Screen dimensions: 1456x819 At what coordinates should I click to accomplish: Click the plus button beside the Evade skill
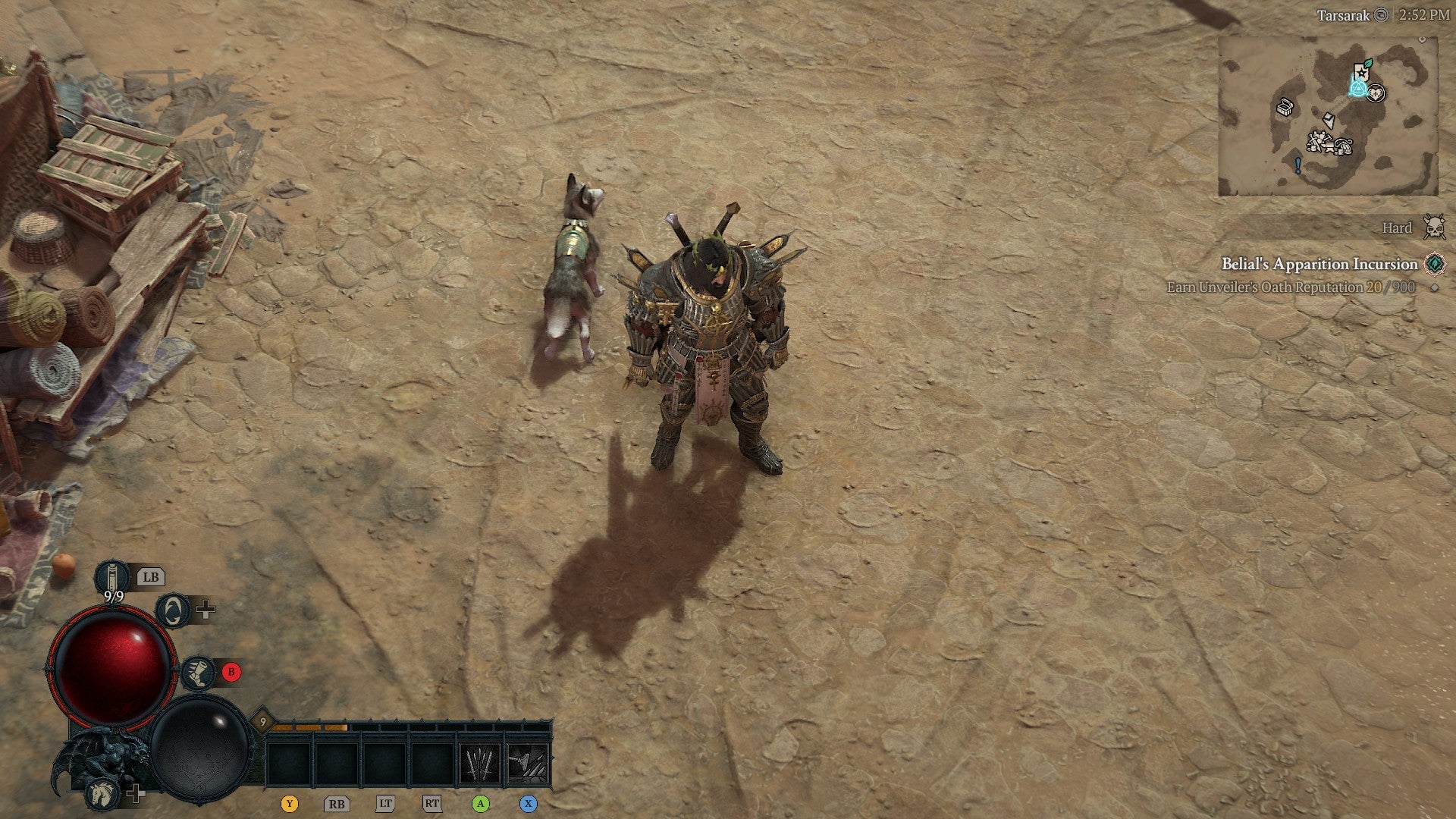(206, 609)
